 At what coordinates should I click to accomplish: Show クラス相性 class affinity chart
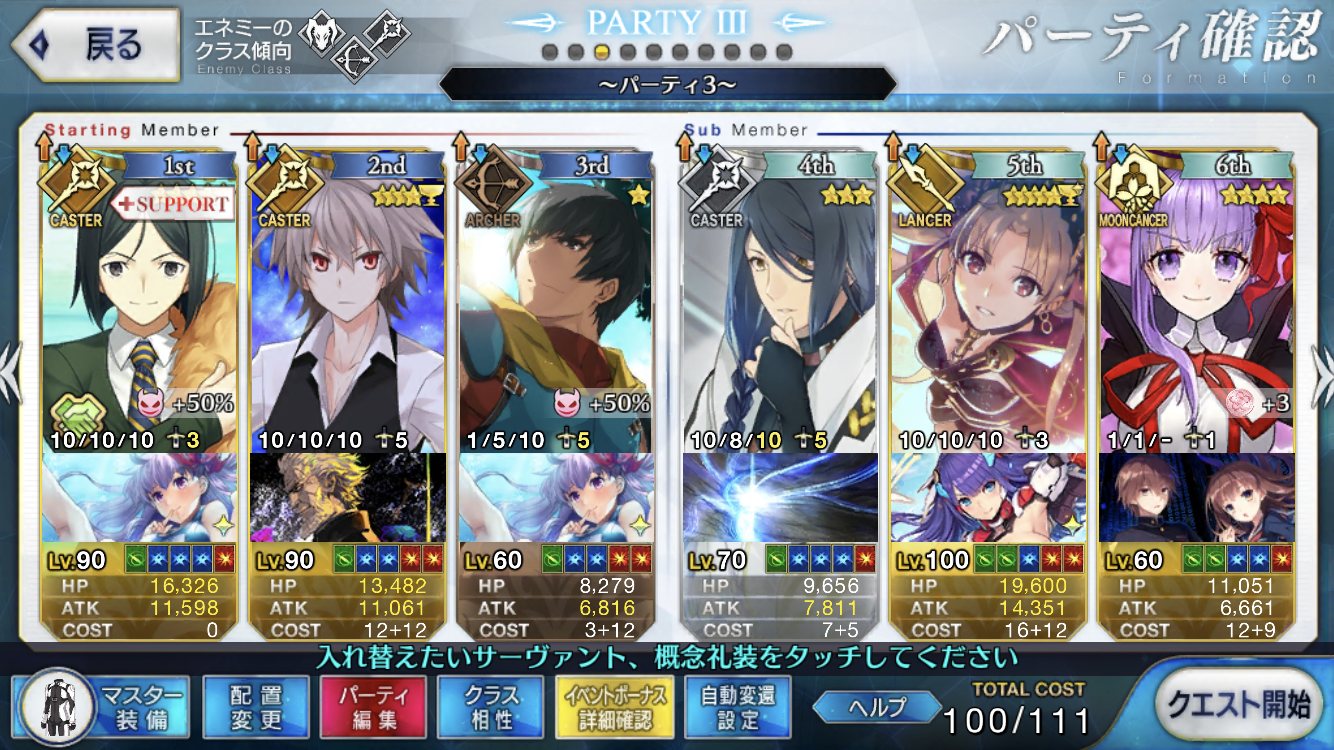[490, 707]
